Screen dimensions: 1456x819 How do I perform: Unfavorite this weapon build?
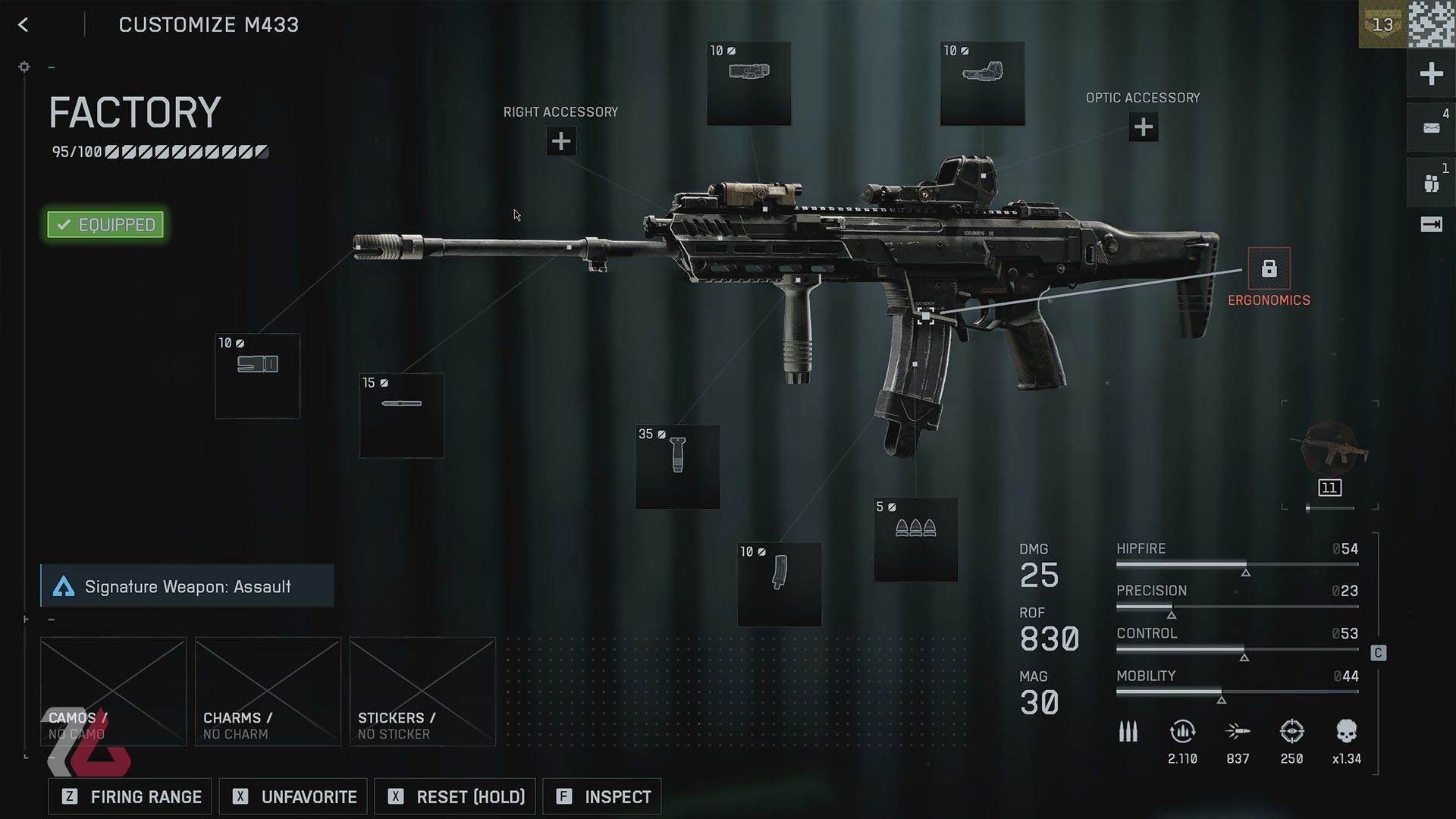click(293, 796)
